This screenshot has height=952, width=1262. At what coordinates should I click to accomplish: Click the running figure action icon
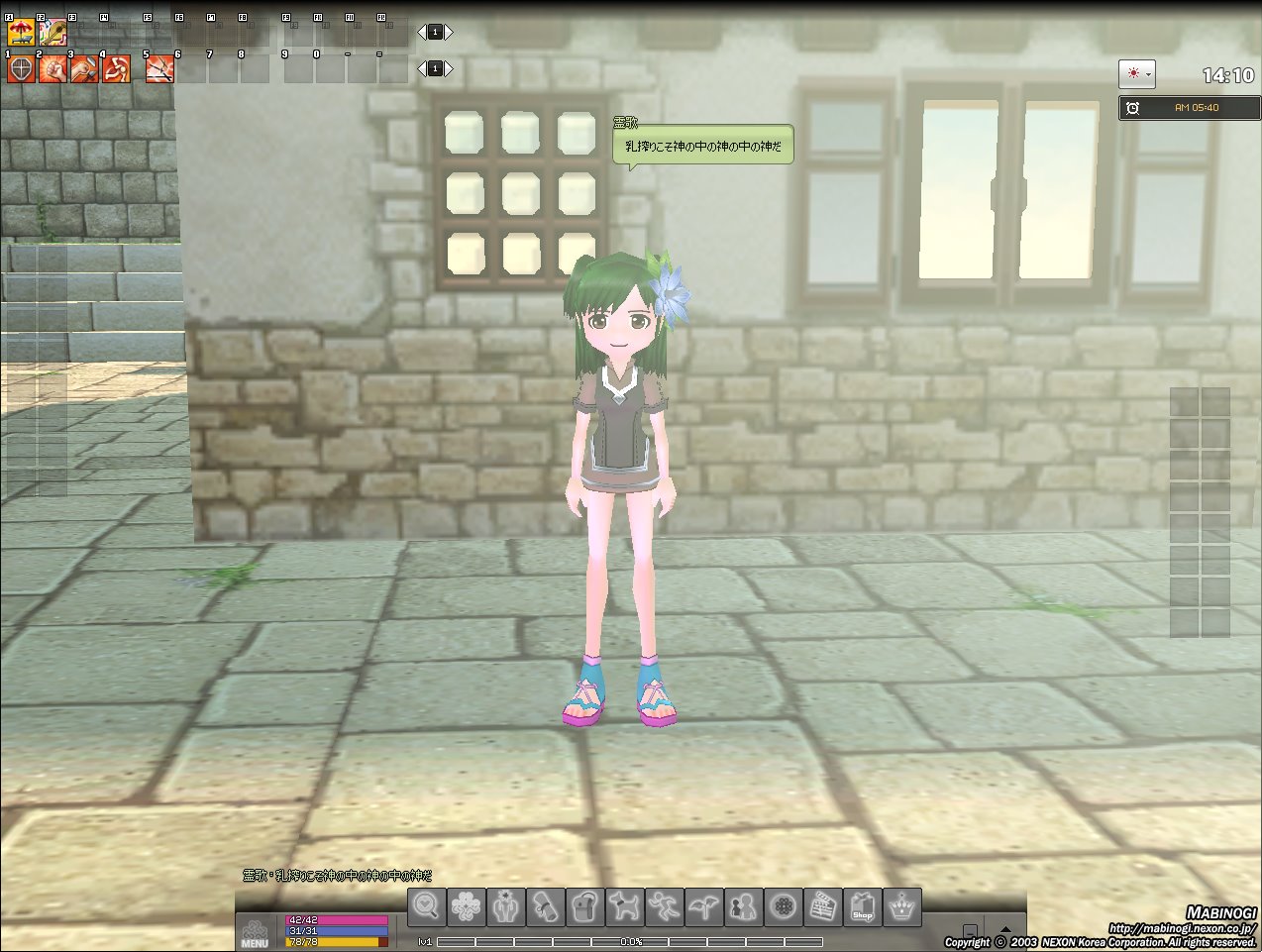pos(665,906)
